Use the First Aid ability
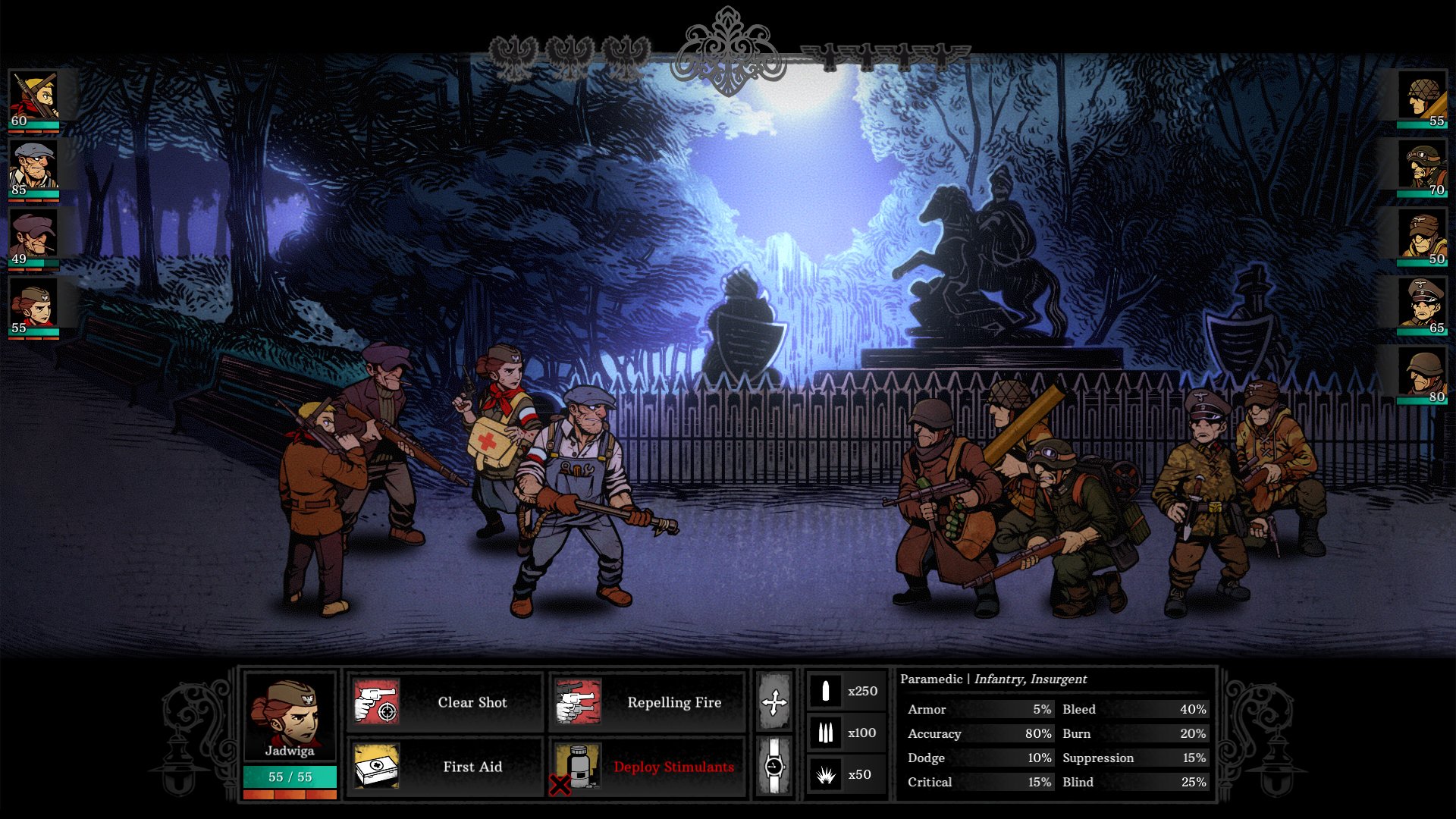Screen dimensions: 1456x819 coord(444,767)
